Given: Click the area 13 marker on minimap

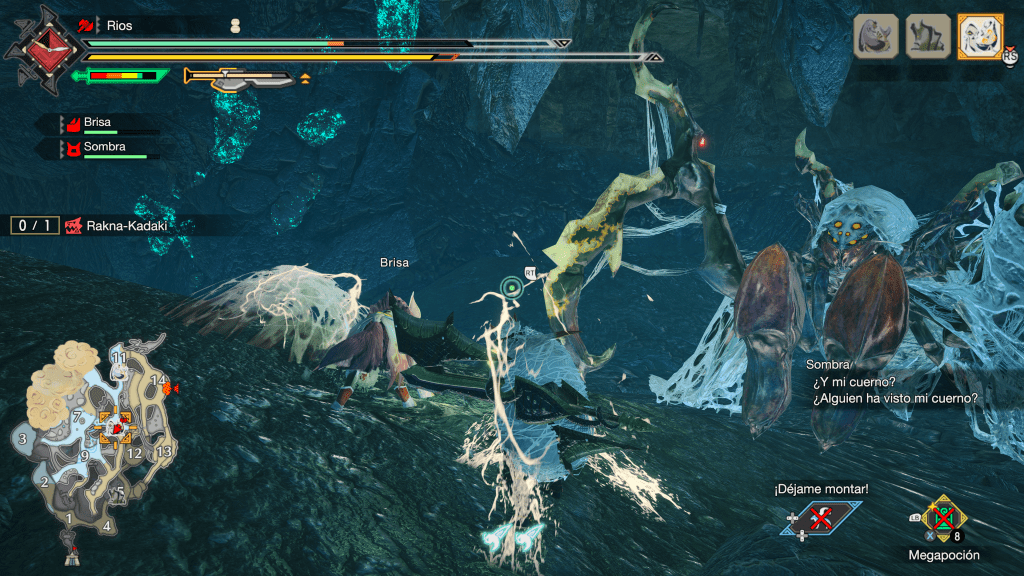Looking at the screenshot, I should coord(164,451).
